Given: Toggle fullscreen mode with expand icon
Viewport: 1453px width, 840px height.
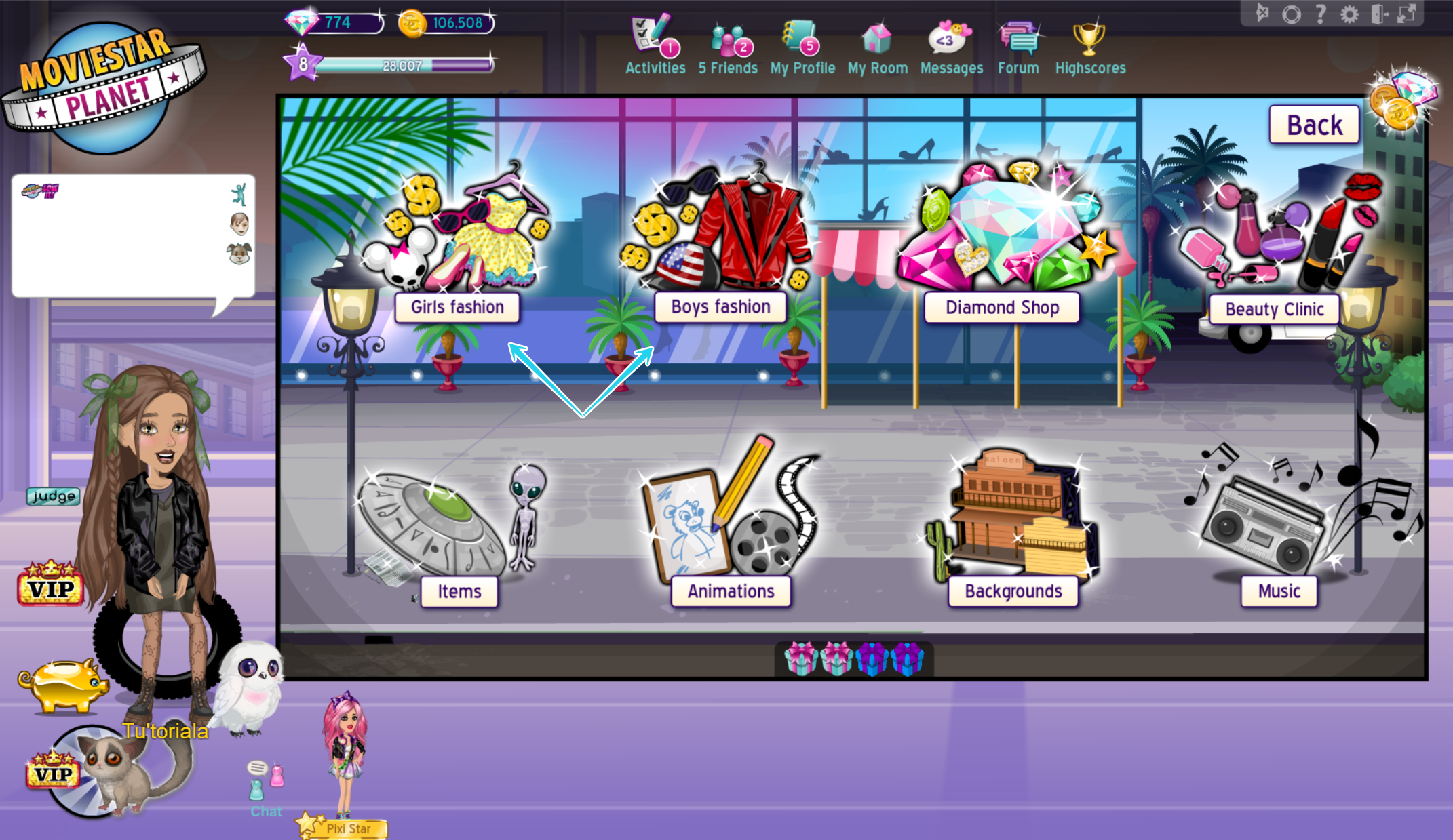Looking at the screenshot, I should [x=1406, y=12].
